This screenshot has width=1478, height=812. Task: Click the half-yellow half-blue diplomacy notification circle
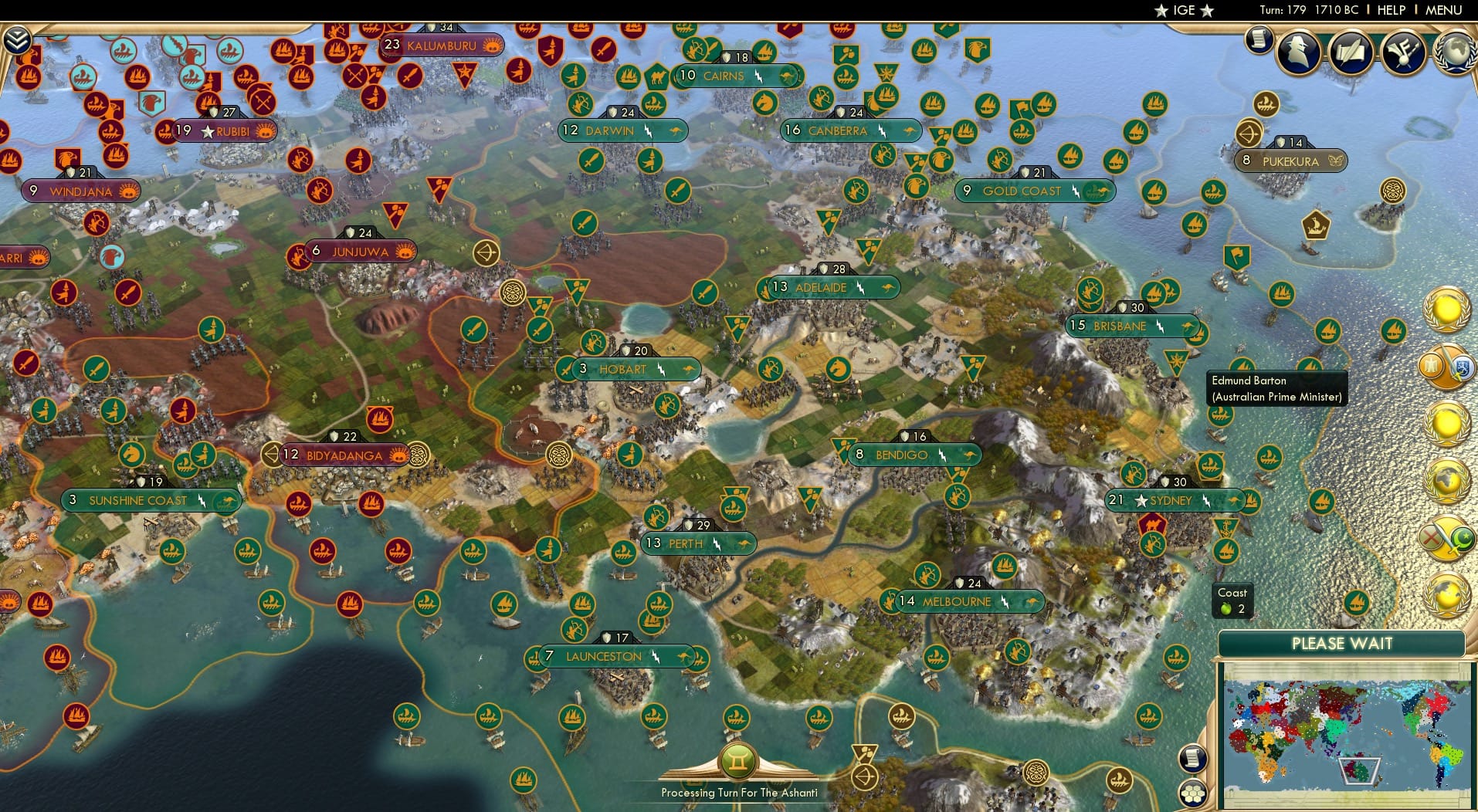tap(1449, 368)
